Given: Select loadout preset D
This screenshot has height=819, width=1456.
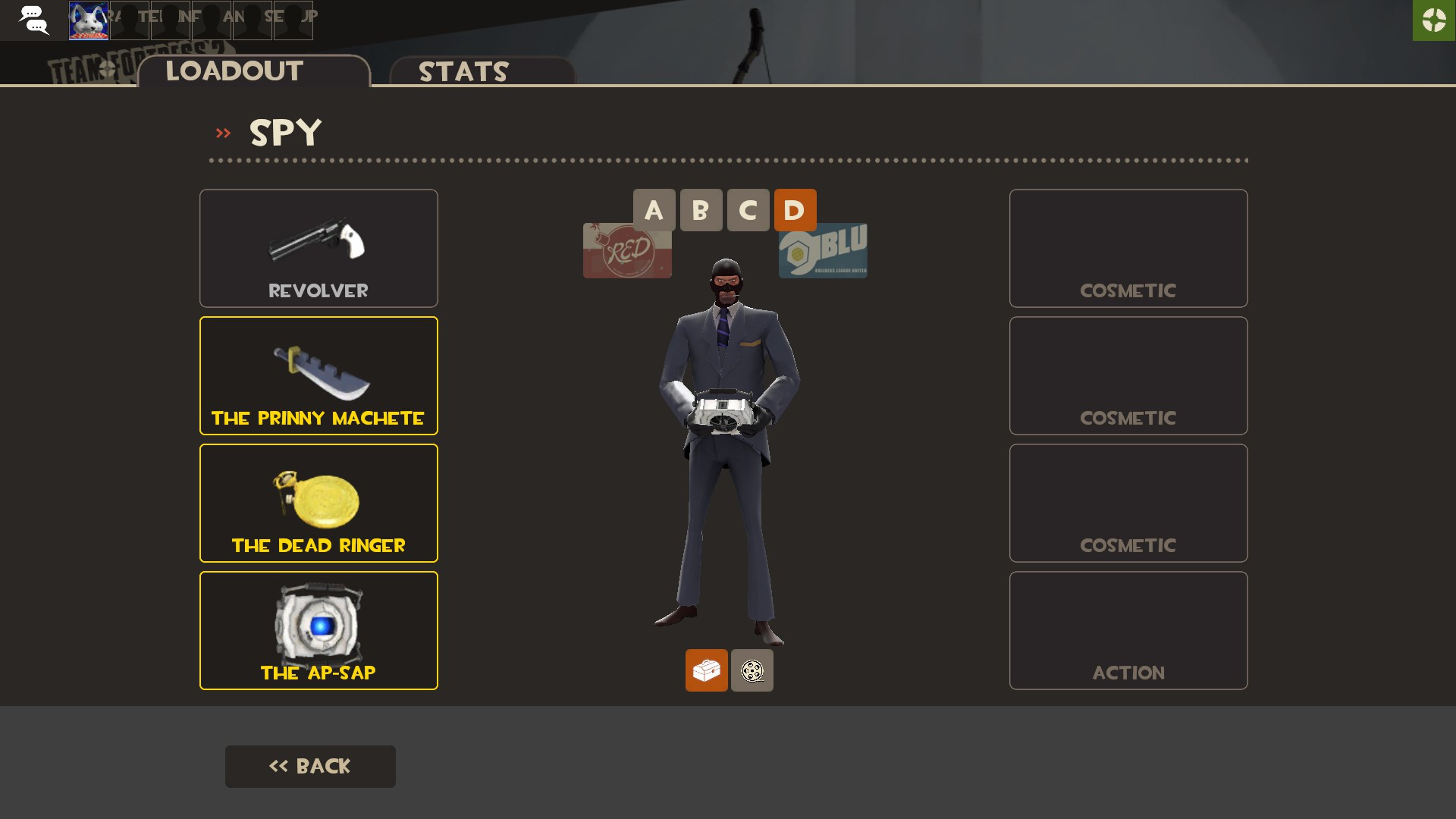Looking at the screenshot, I should (x=795, y=210).
